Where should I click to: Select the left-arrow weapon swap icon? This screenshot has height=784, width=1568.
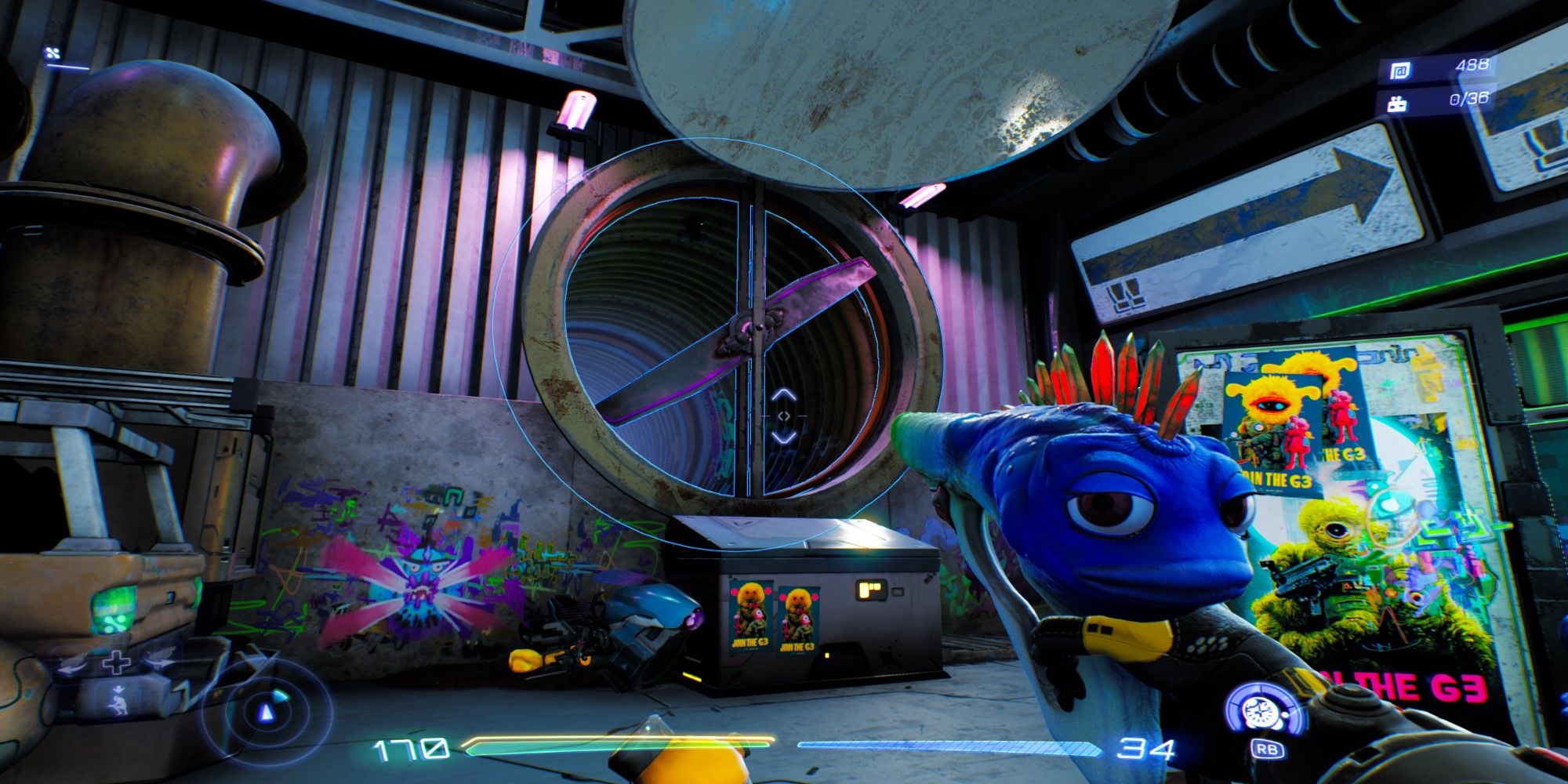tap(71, 666)
